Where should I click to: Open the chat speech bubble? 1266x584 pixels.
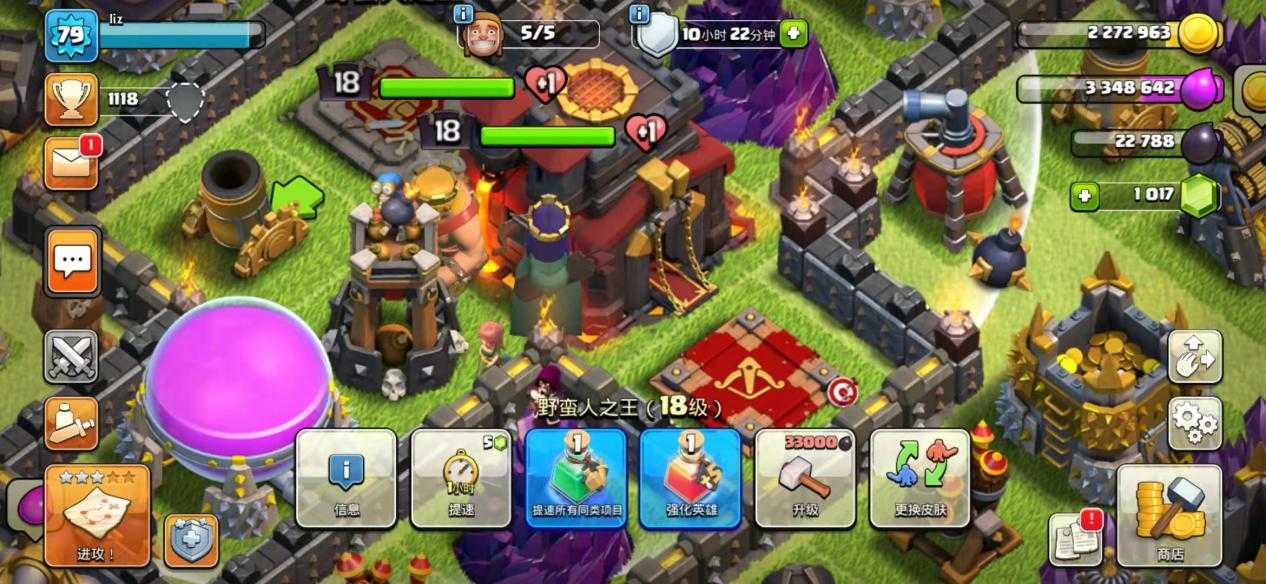(x=71, y=262)
